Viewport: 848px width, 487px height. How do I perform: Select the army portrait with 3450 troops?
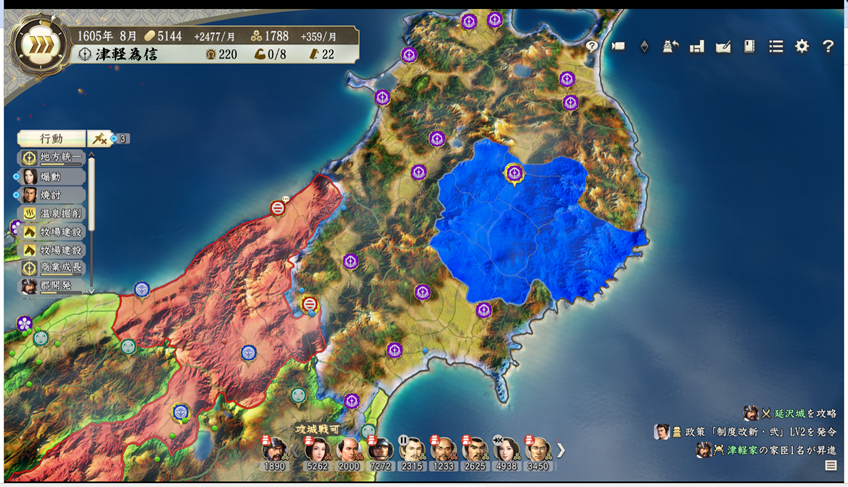click(538, 451)
